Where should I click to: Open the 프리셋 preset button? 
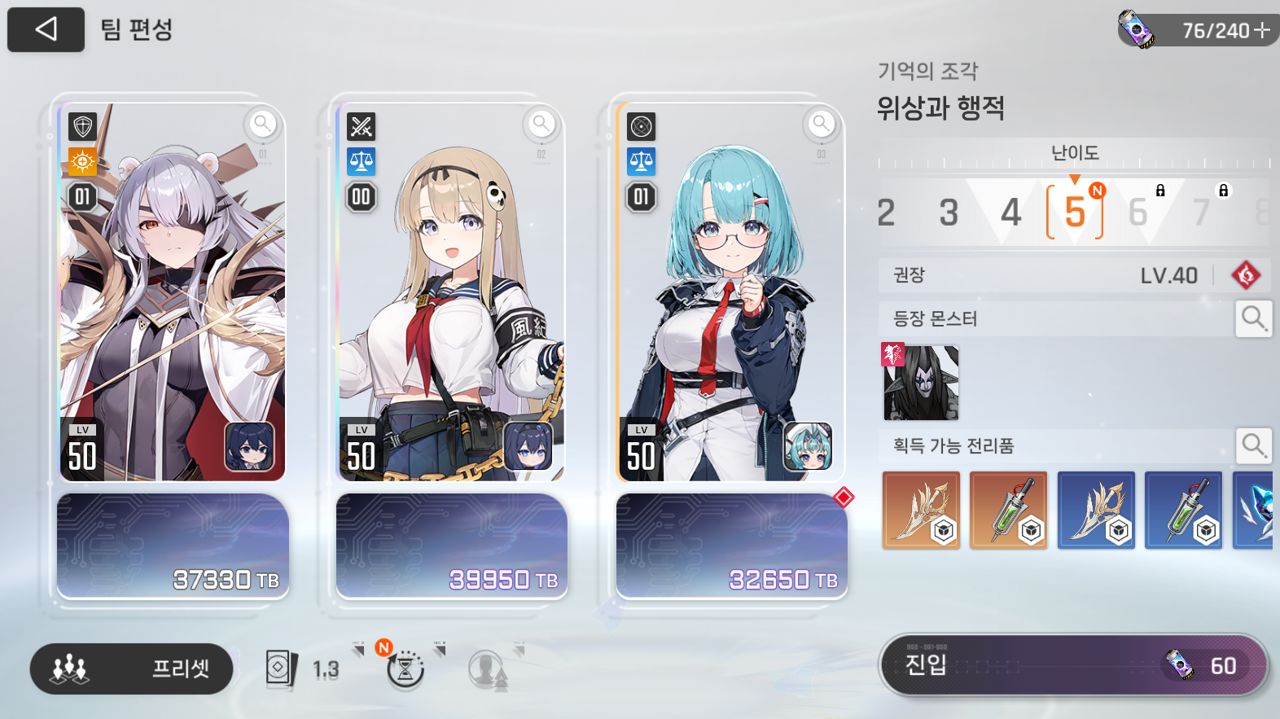(131, 669)
